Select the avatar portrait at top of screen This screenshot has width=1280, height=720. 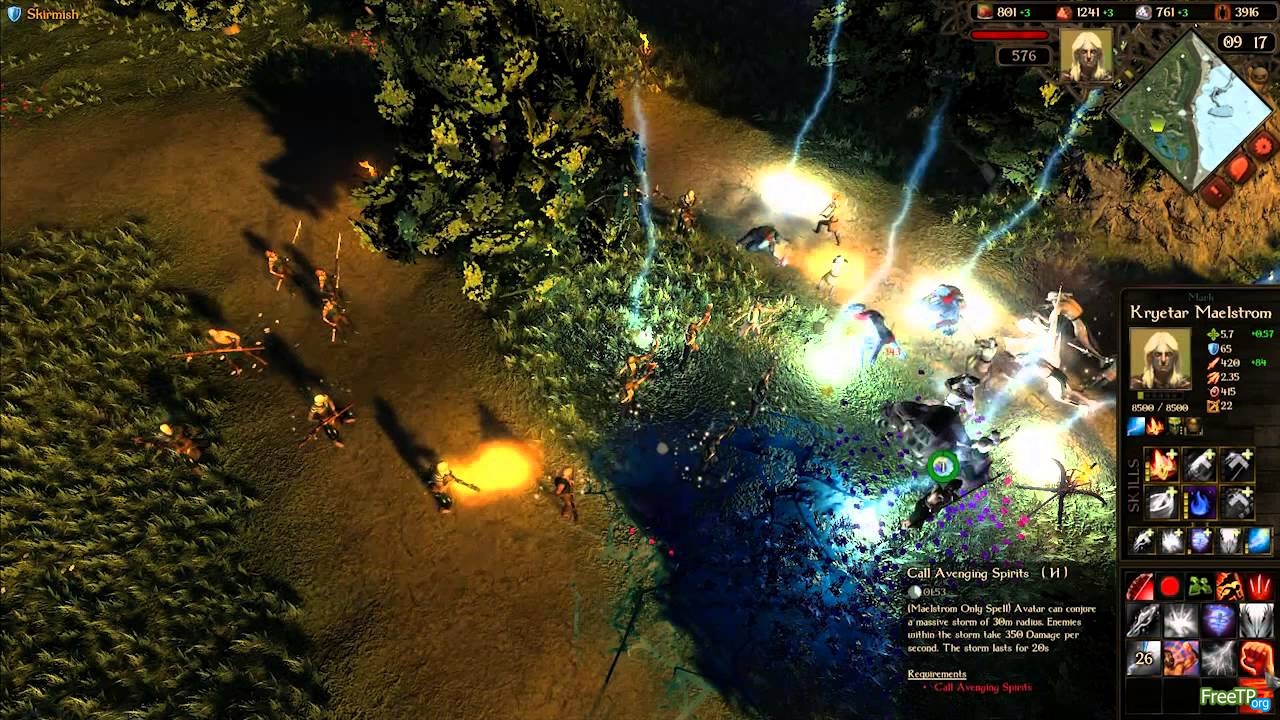1085,53
